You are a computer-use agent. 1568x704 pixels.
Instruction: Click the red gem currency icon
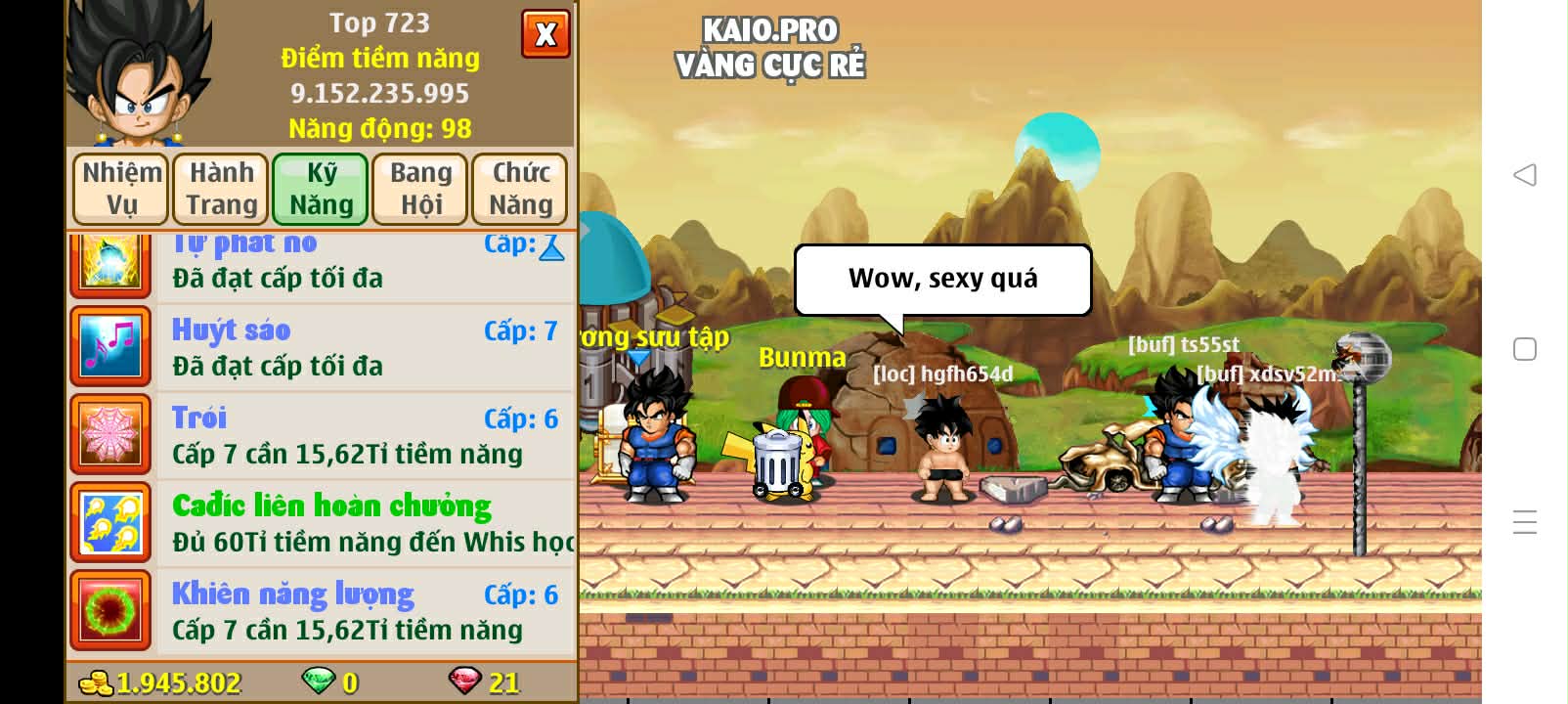click(466, 682)
